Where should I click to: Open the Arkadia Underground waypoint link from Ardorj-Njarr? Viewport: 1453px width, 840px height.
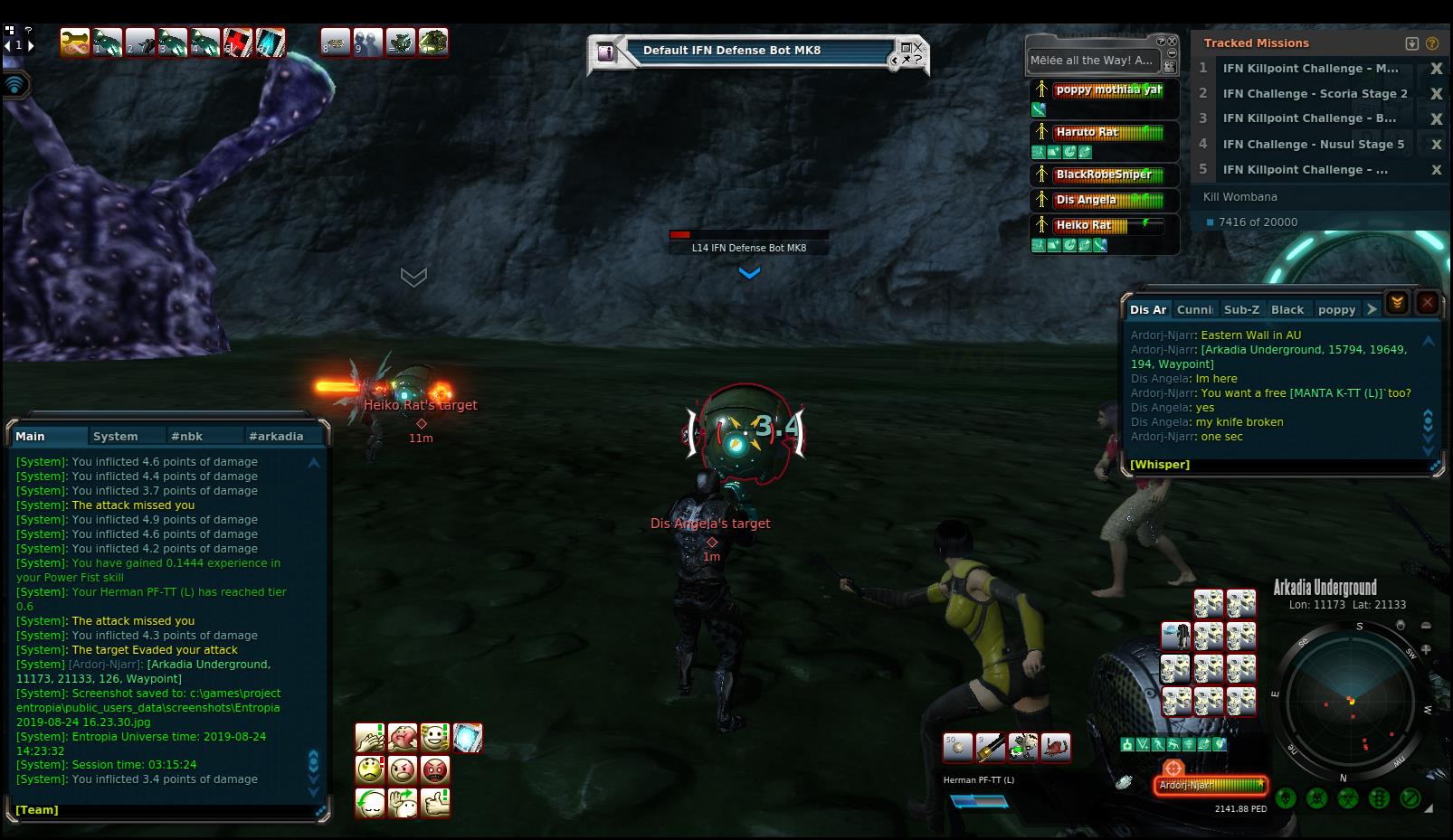point(1303,350)
